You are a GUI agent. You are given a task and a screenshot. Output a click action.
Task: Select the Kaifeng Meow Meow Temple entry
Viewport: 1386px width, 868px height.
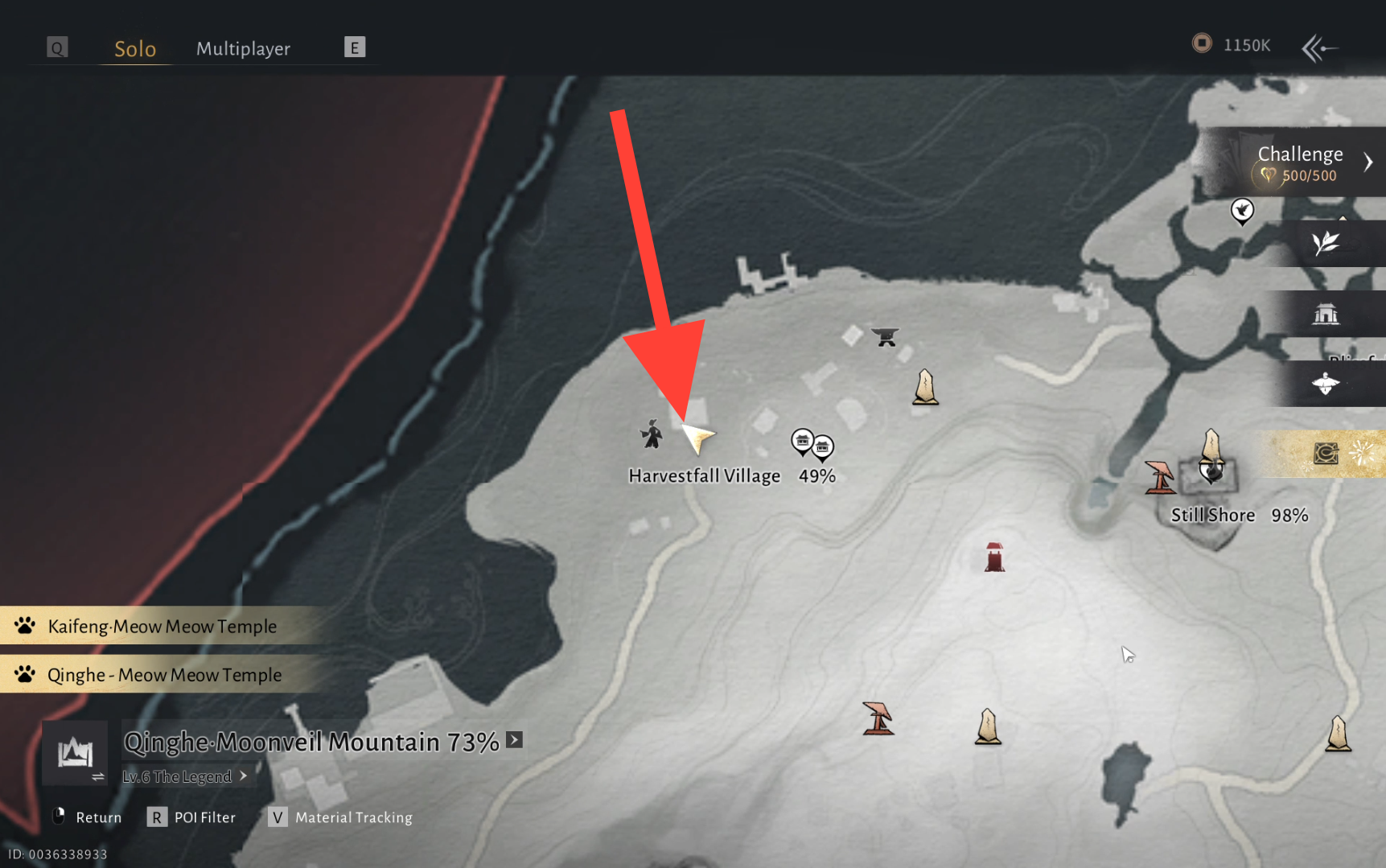162,626
